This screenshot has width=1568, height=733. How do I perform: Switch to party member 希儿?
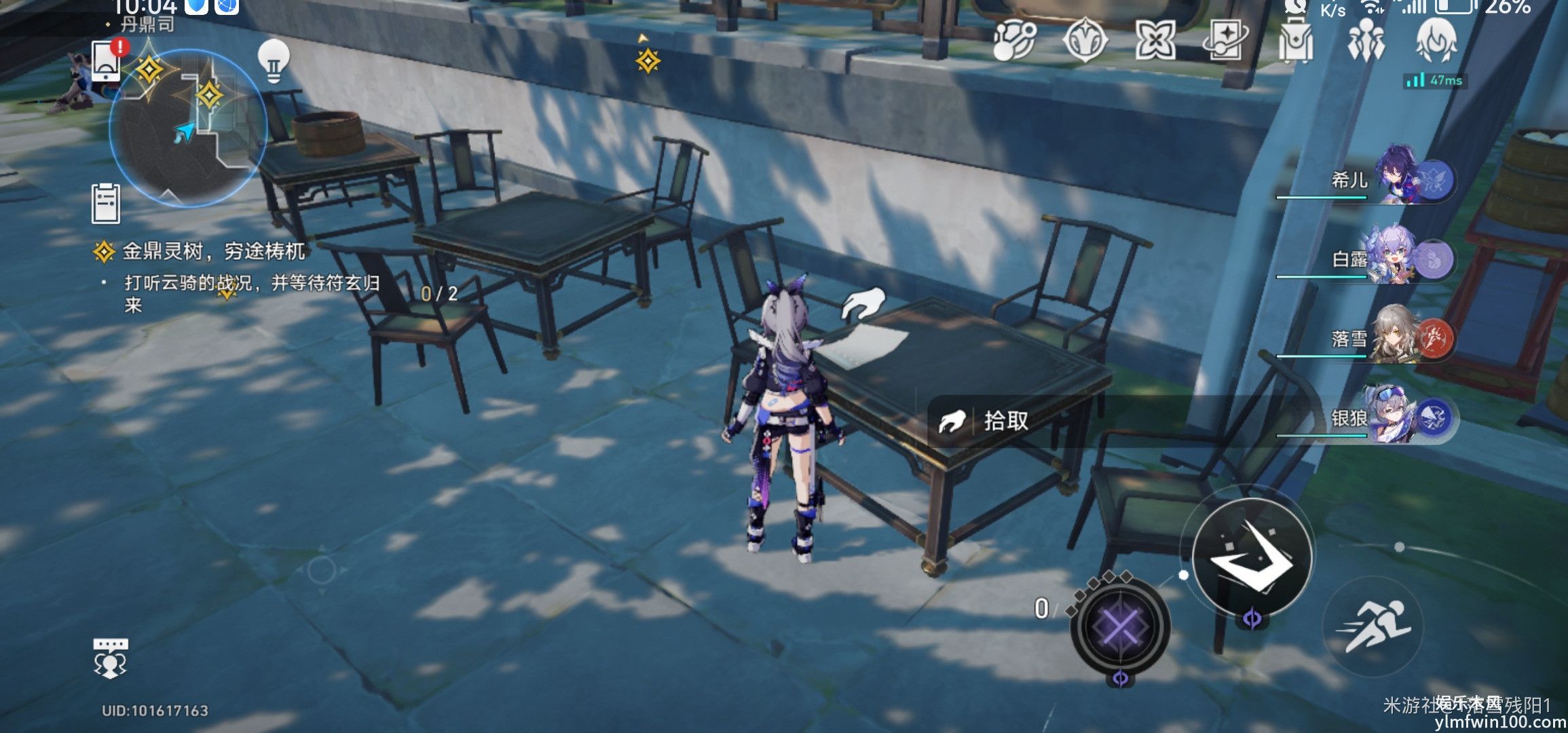pos(1398,180)
